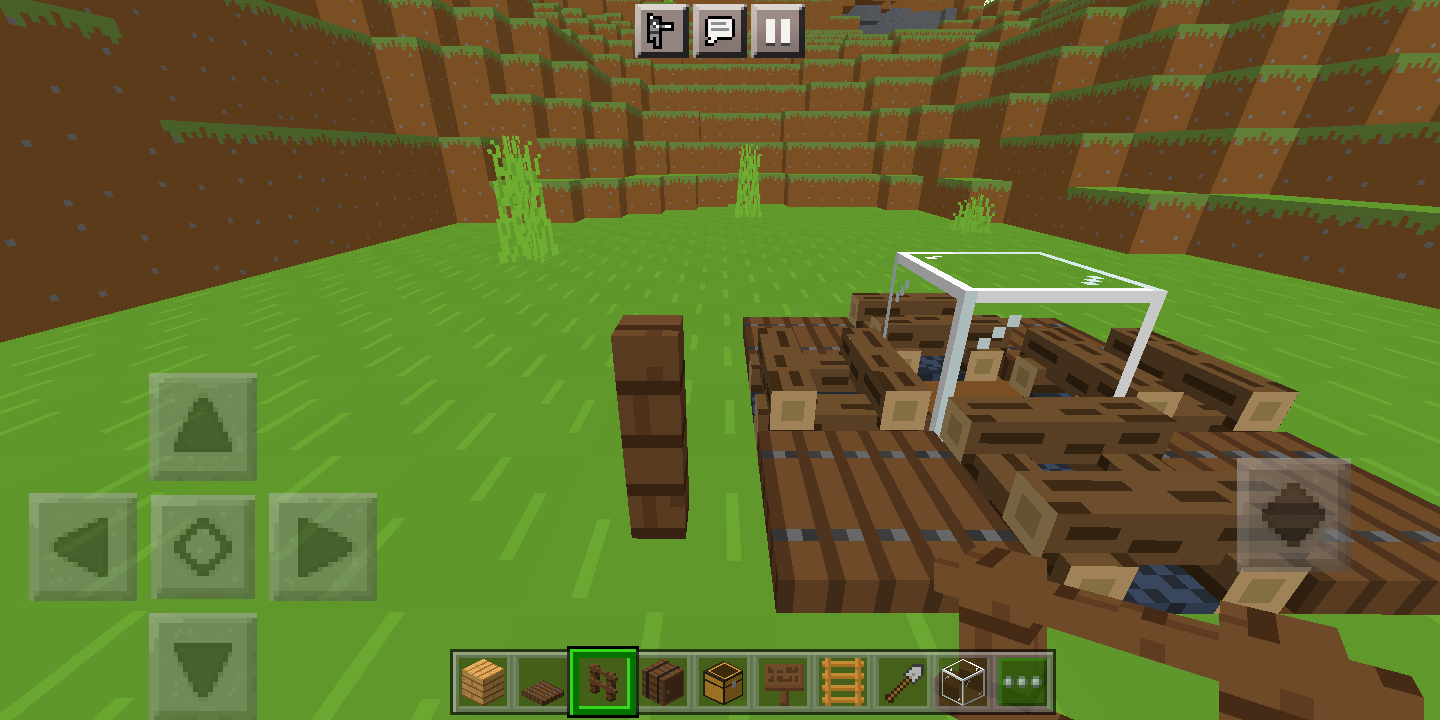
Task: Select the chest in the hotbar
Action: (x=723, y=681)
